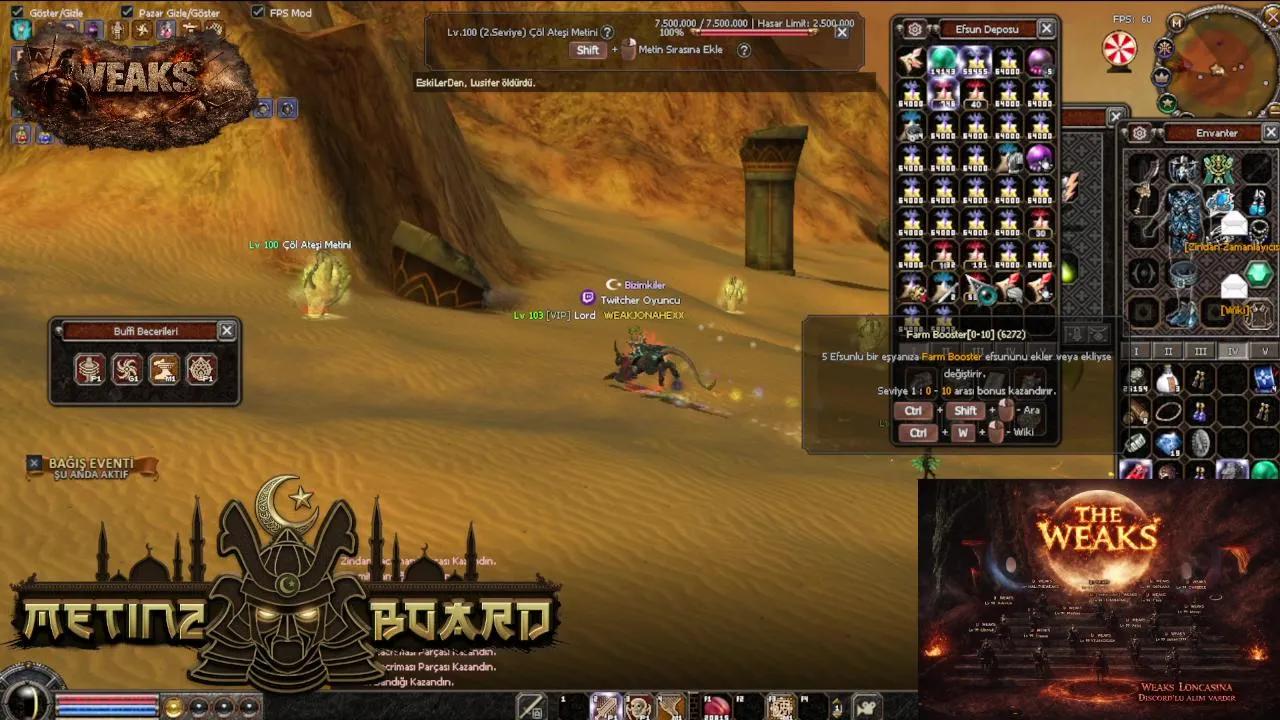Disable the FPS Mod checkbox
1280x720 pixels.
pos(259,13)
